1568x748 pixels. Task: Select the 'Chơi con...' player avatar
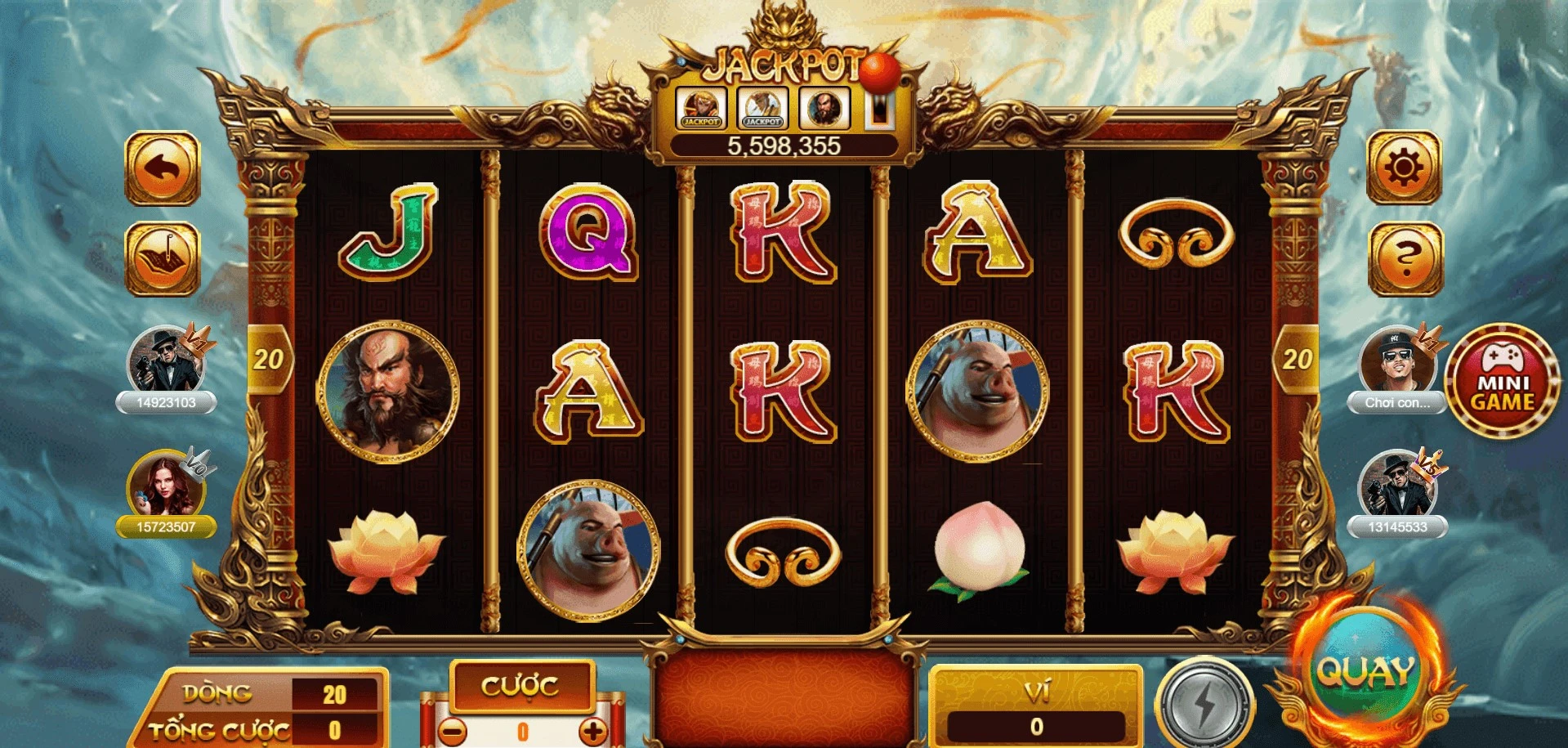[1396, 361]
